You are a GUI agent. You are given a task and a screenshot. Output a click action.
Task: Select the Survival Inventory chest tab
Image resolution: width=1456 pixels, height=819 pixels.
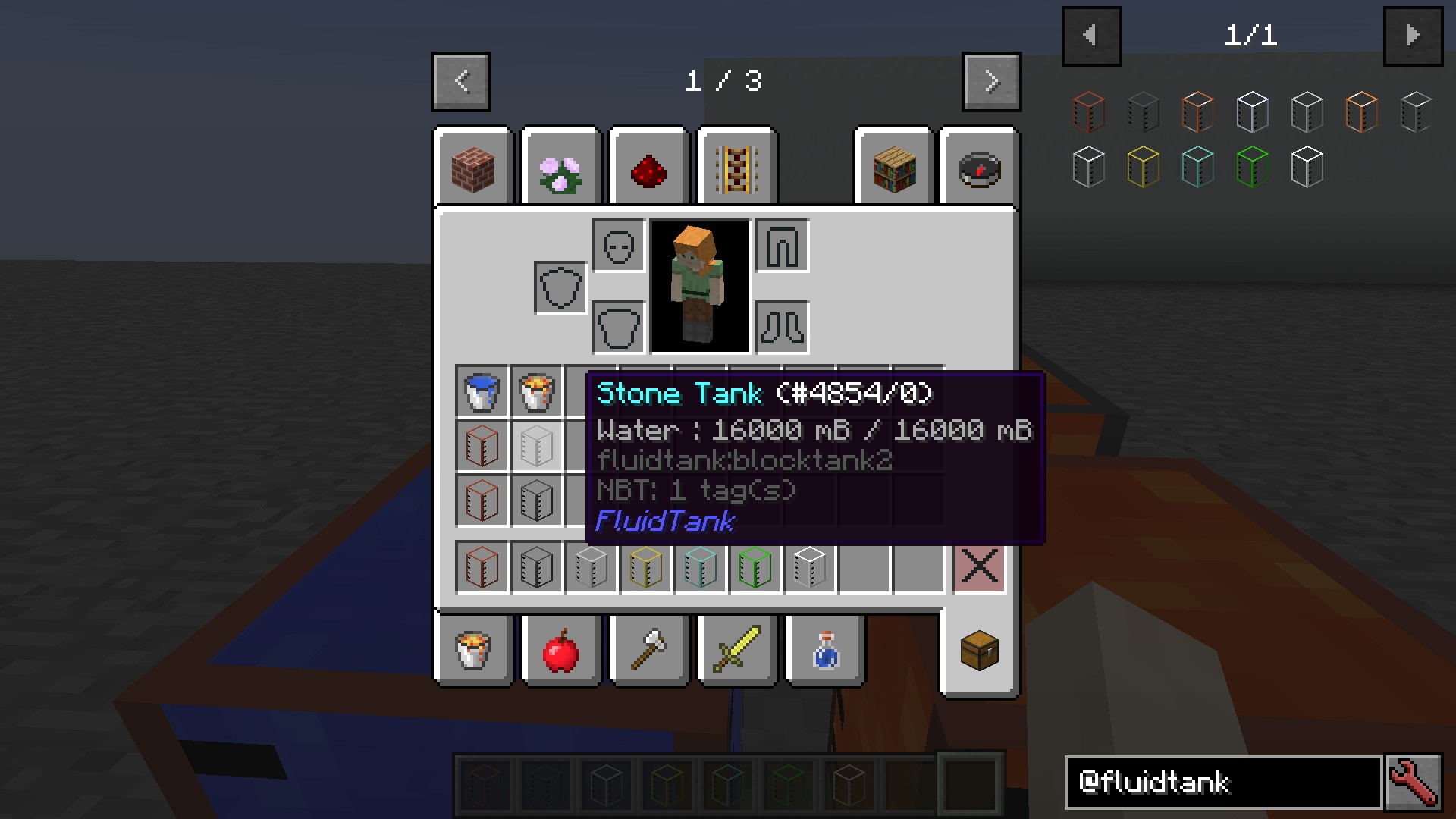pos(979,651)
